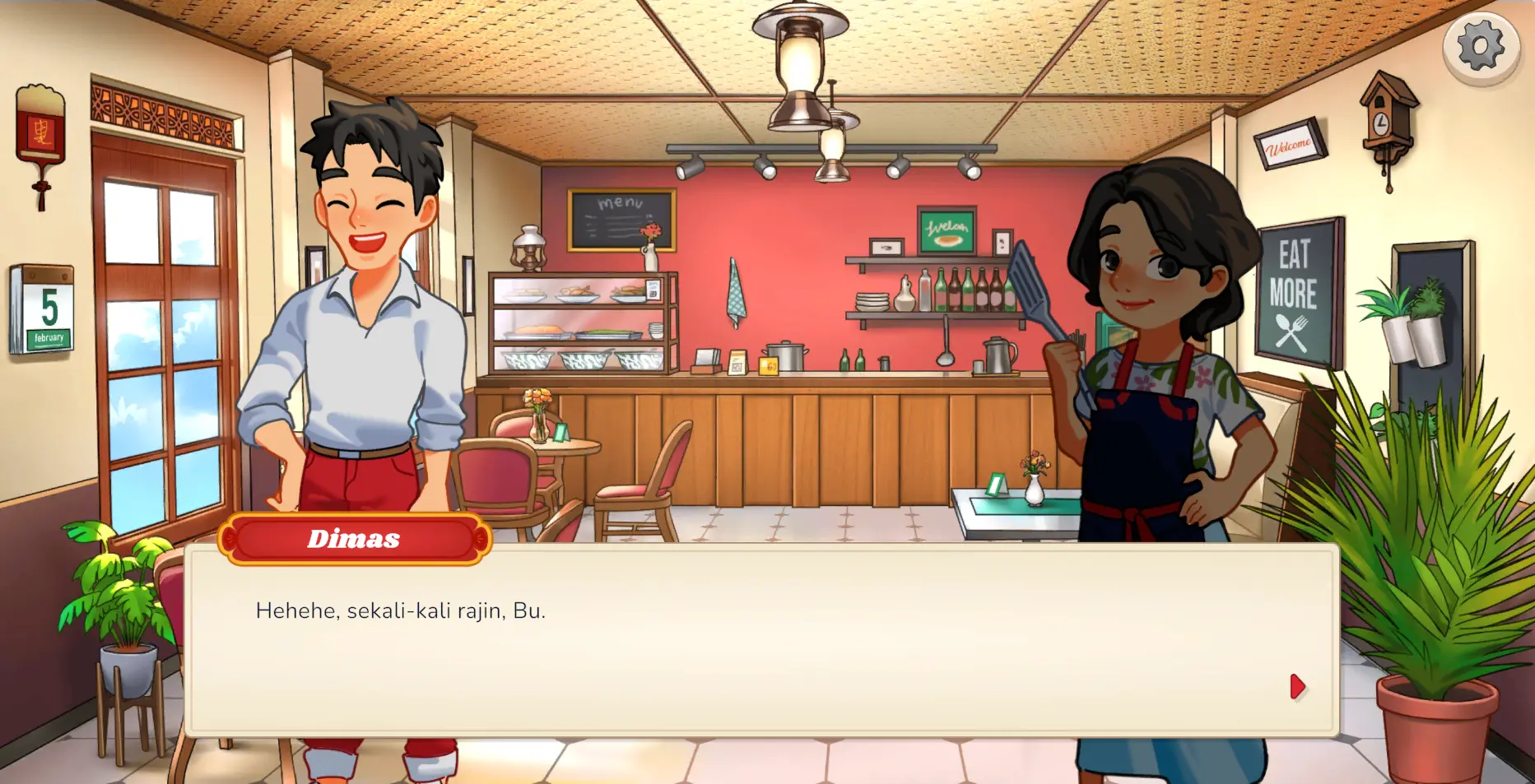Advance dialogue with the red arrow
The image size is (1535, 784).
point(1297,686)
